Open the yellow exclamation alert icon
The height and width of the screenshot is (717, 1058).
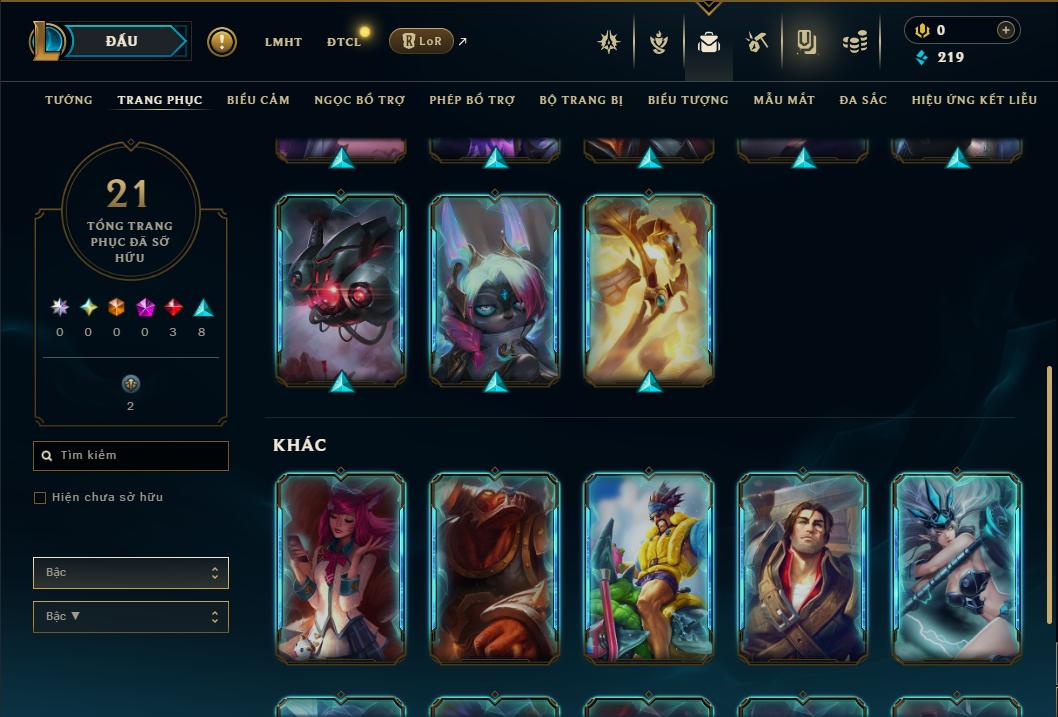click(x=222, y=42)
